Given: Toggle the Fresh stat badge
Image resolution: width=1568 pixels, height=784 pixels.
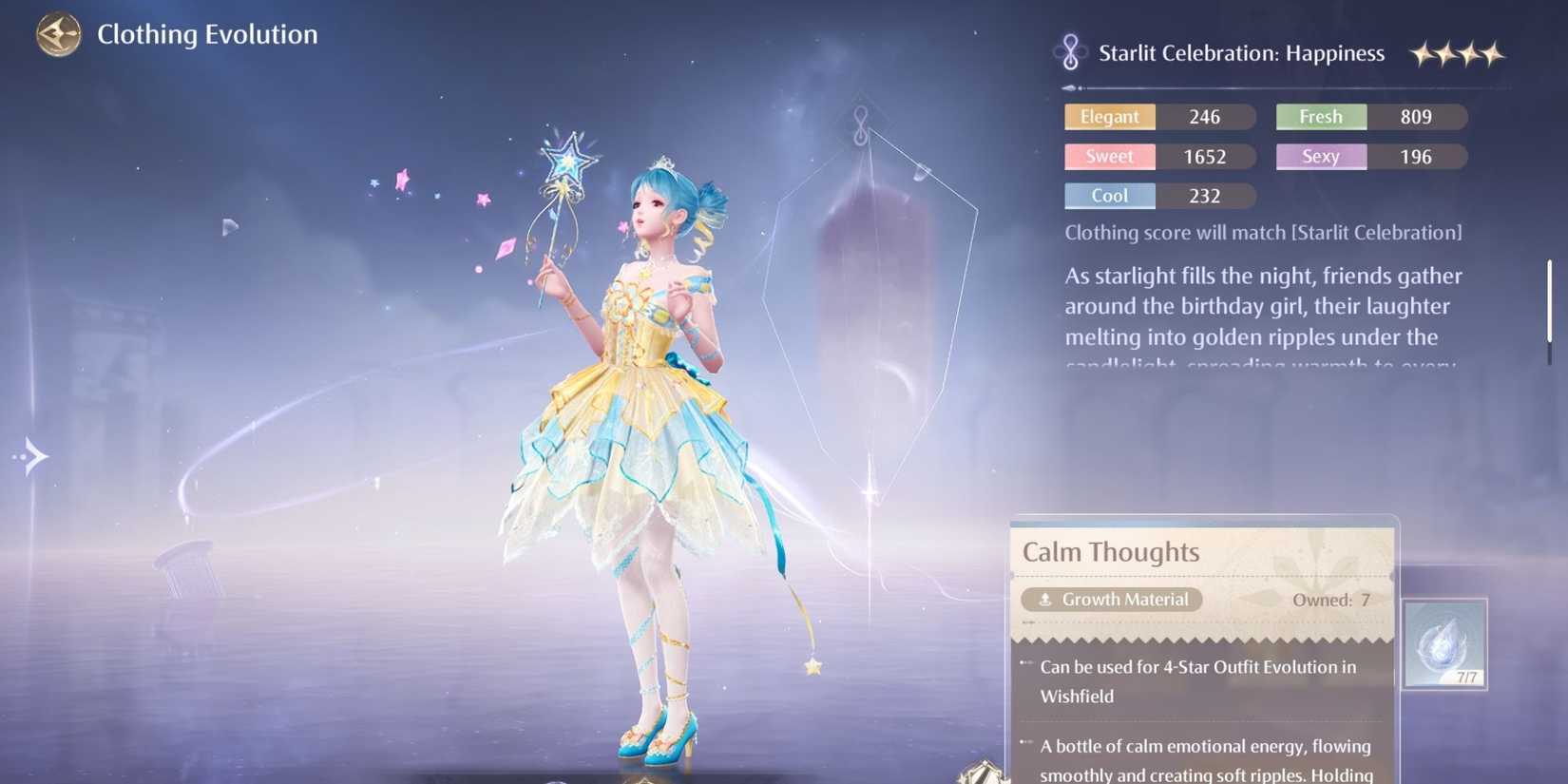Looking at the screenshot, I should 1320,116.
